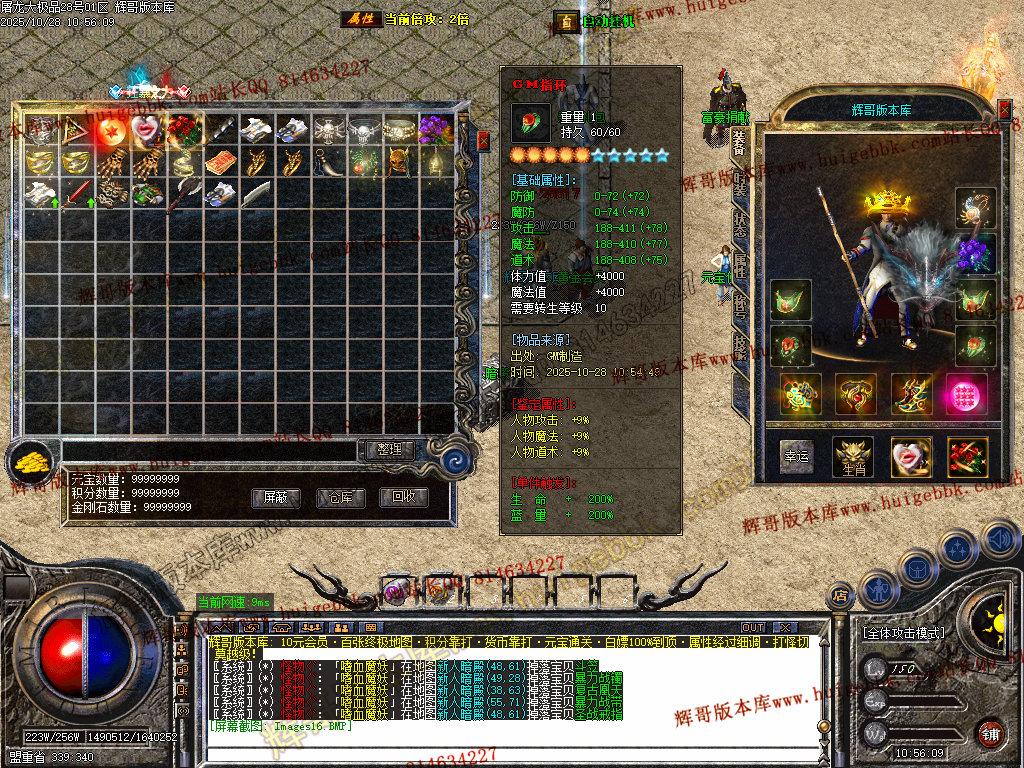Click the purple flower bouquet in the bag
The width and height of the screenshot is (1024, 768).
433,129
